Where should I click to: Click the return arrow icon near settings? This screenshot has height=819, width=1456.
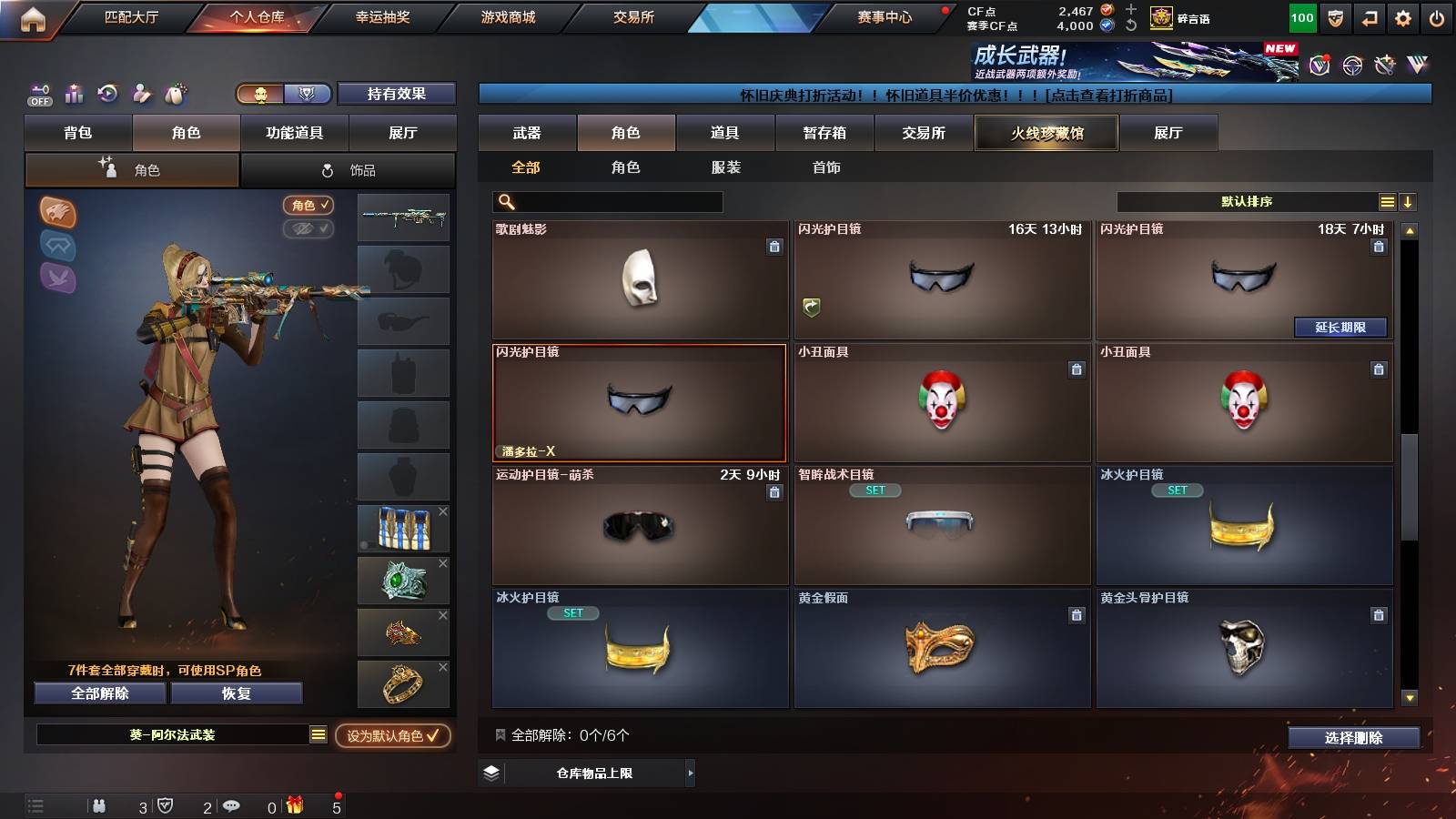click(x=1369, y=16)
